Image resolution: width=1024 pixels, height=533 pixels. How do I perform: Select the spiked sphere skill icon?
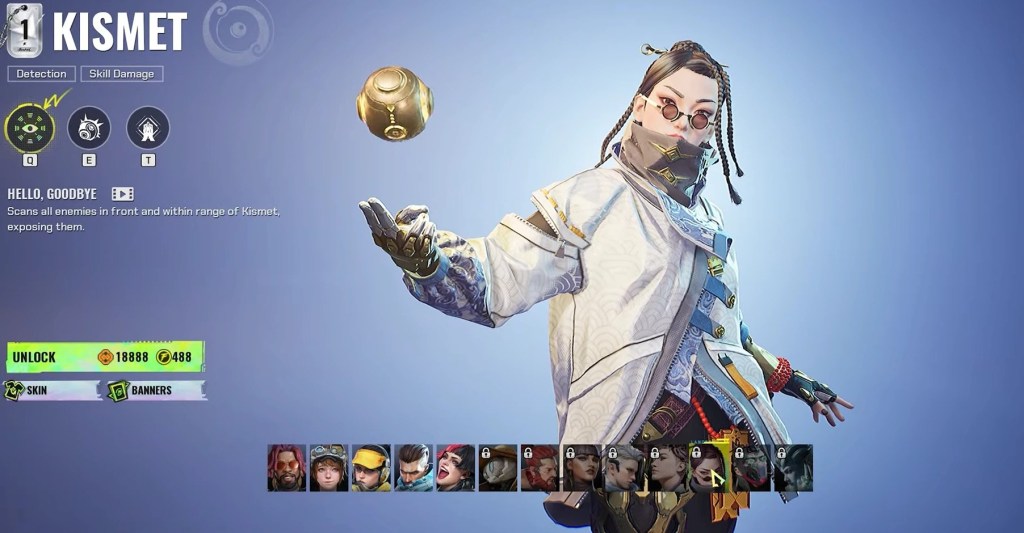pos(89,128)
